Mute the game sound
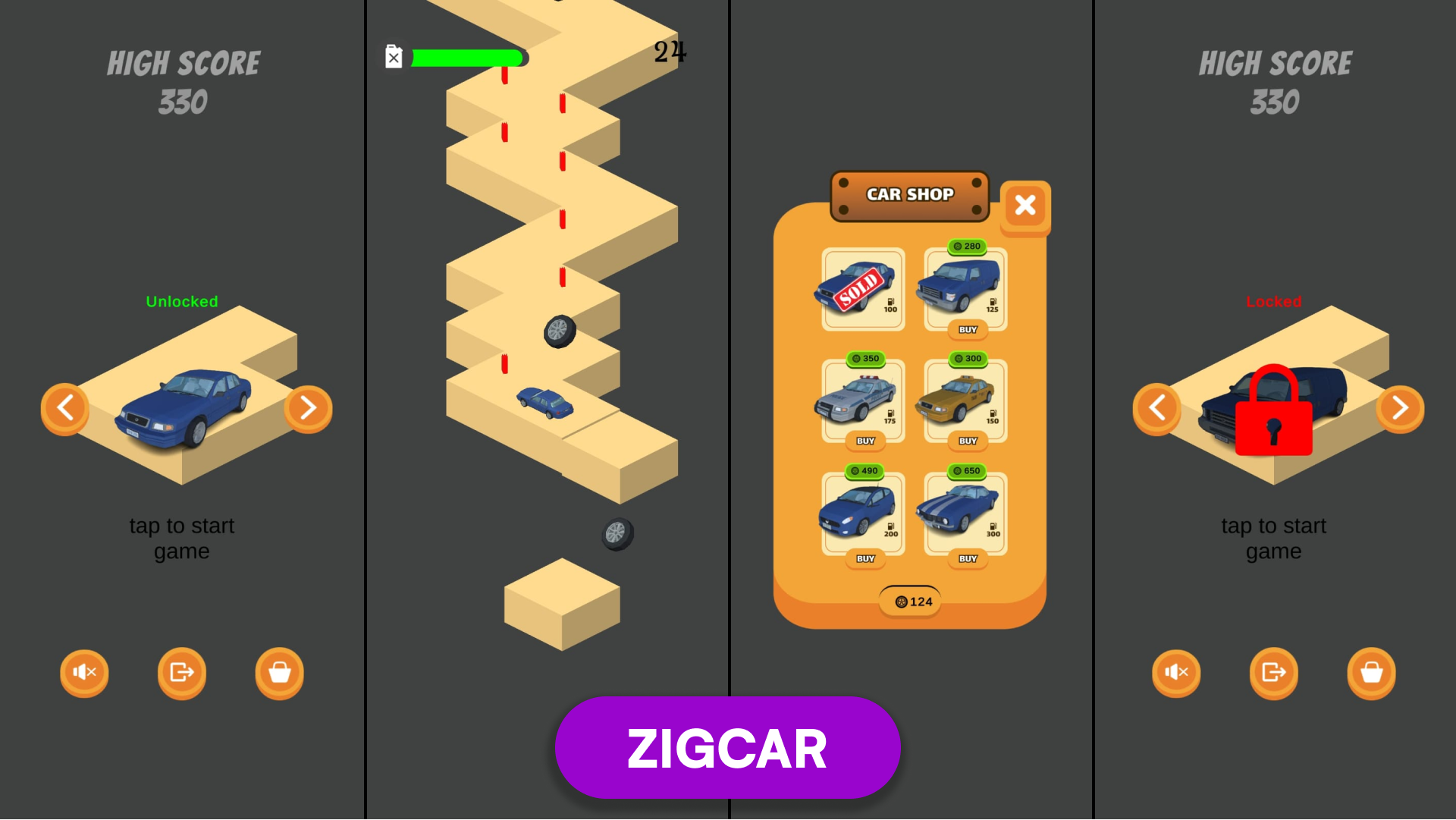1456x820 pixels. click(84, 673)
